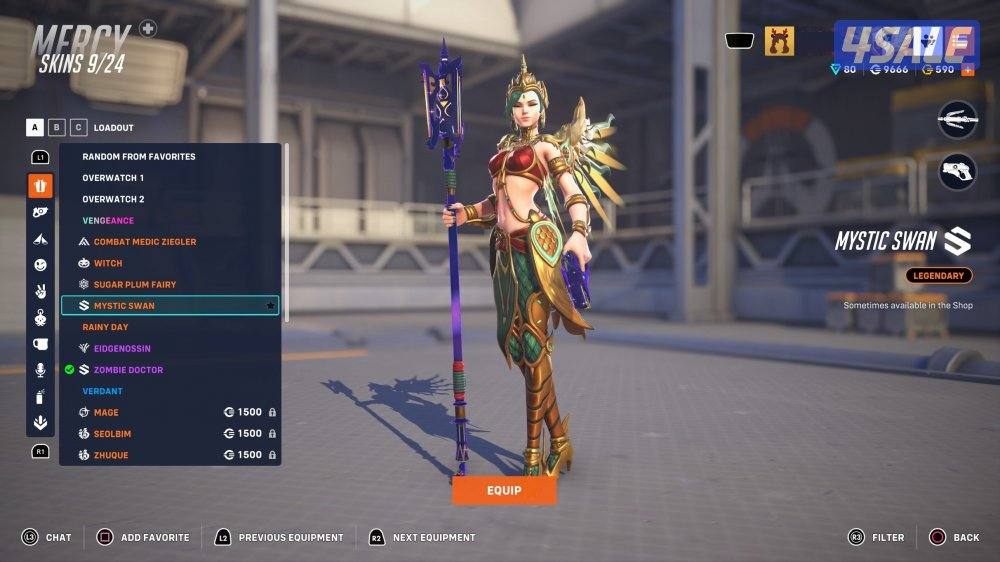The image size is (1000, 562).
Task: Switch to loadout B
Action: coord(57,127)
